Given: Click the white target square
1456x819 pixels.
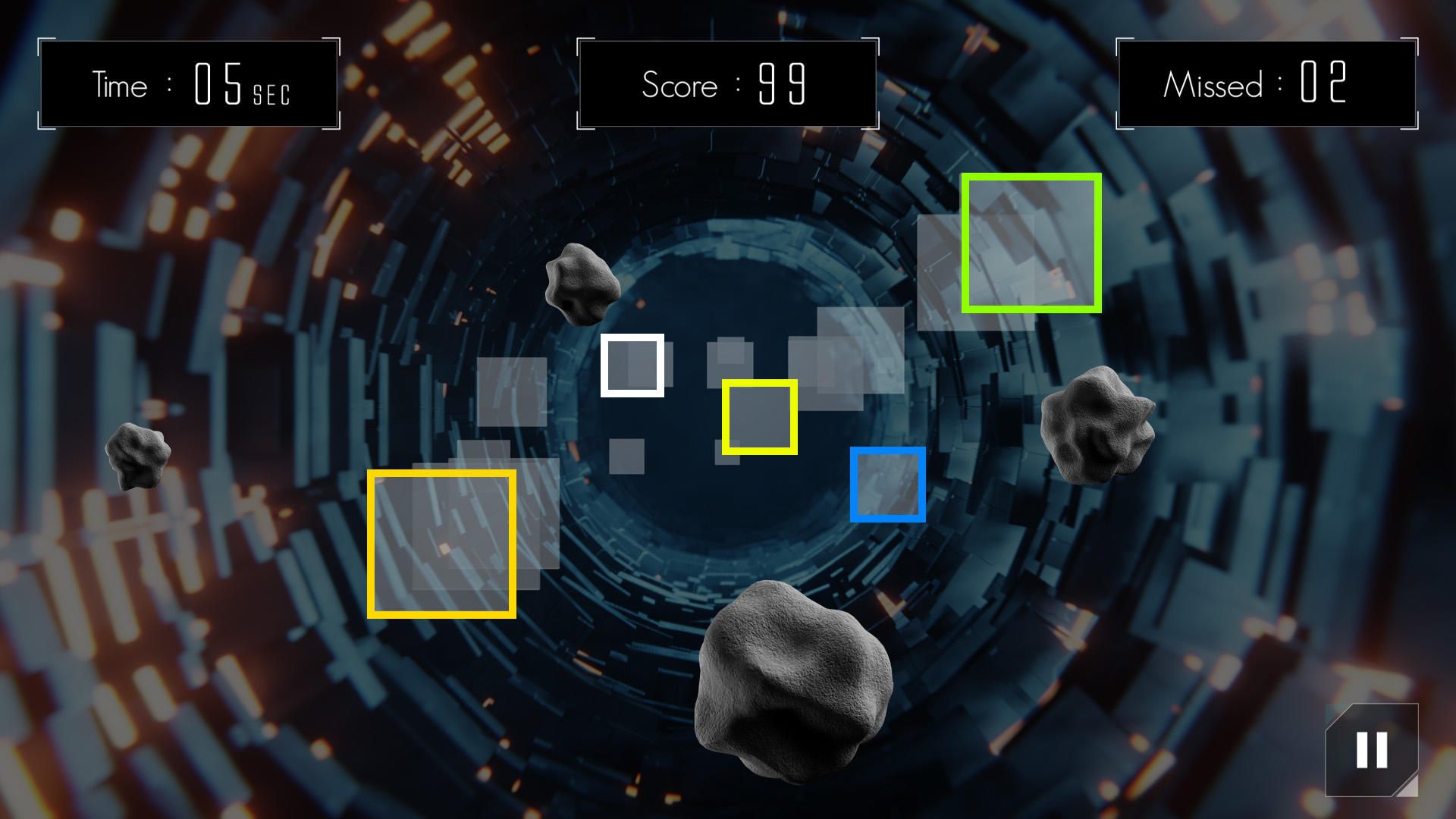Looking at the screenshot, I should click(633, 366).
